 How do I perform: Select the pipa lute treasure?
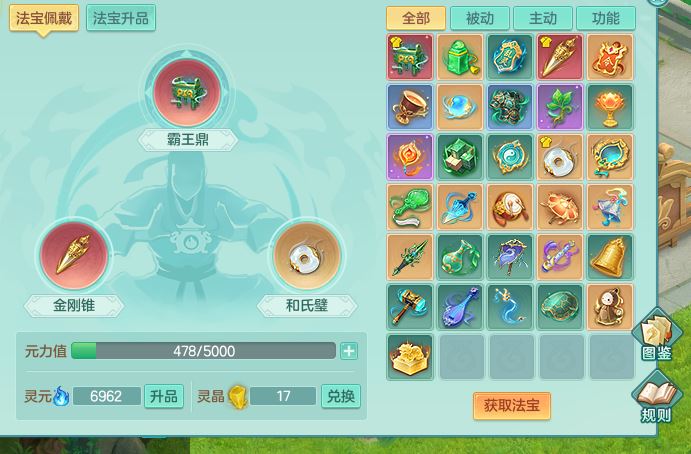pyautogui.click(x=461, y=307)
